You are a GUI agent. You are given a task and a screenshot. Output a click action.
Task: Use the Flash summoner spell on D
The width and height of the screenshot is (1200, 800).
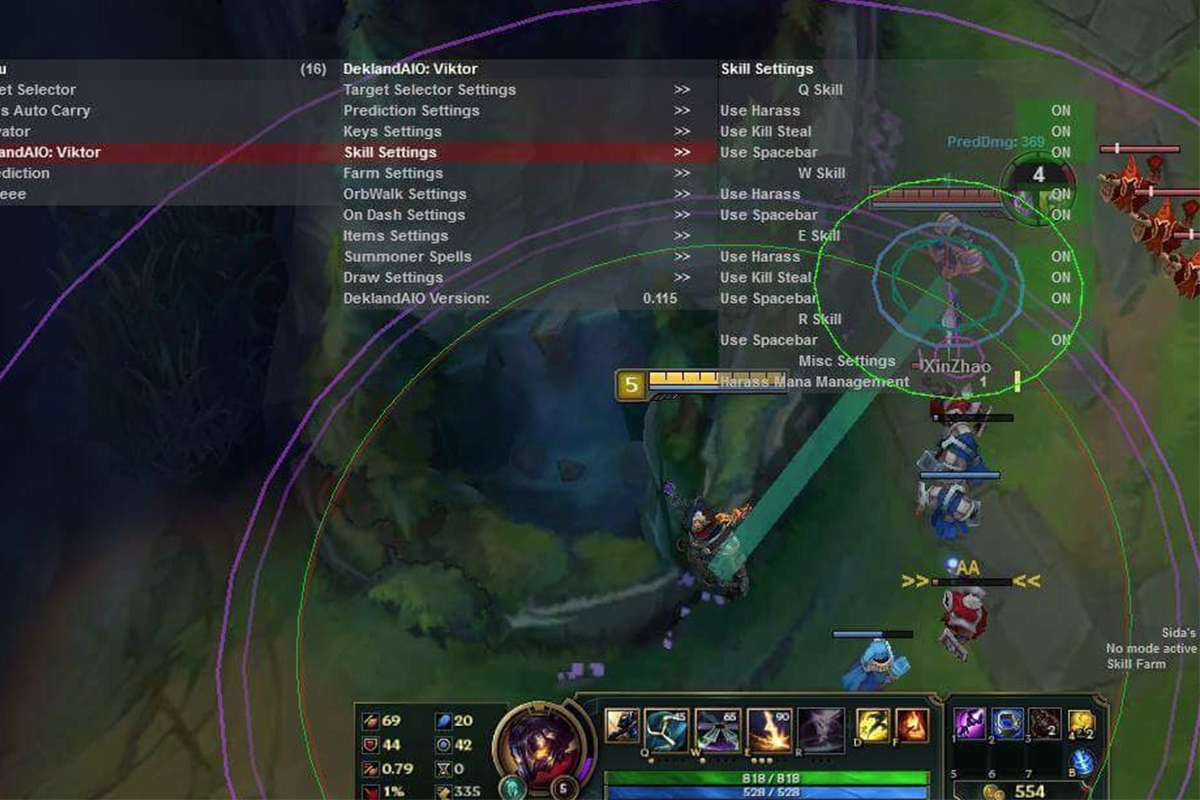click(x=873, y=725)
